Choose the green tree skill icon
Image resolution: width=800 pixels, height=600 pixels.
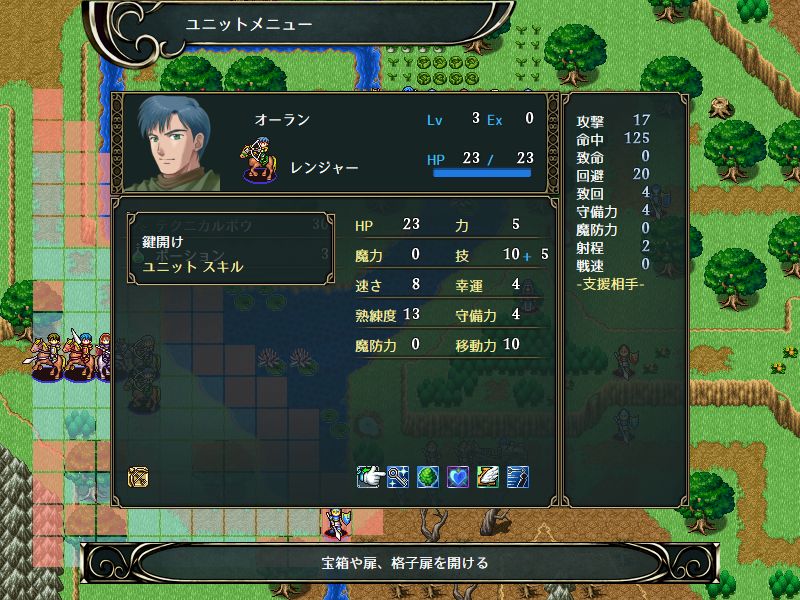[428, 477]
